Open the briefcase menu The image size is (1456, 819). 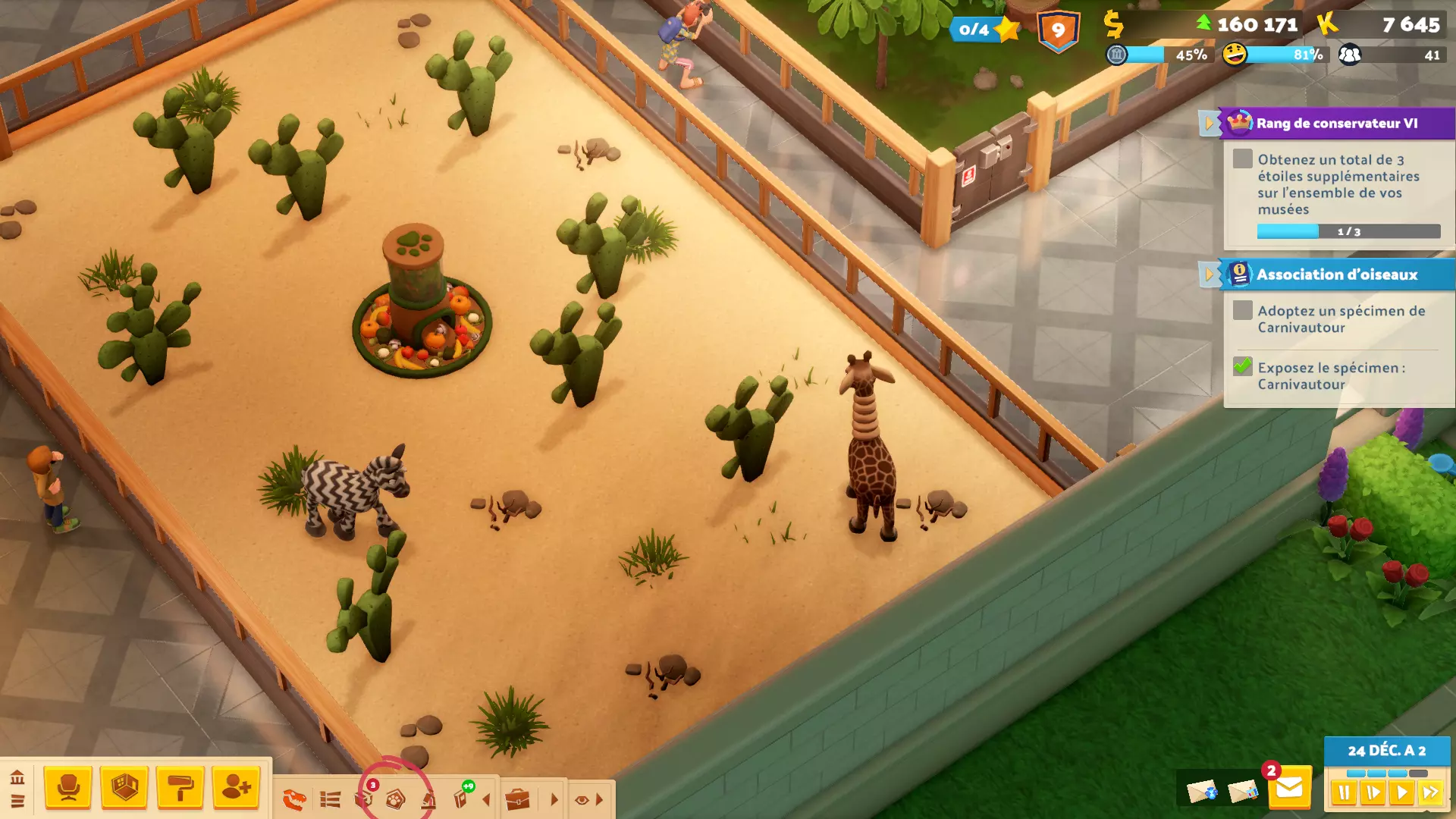[x=517, y=799]
